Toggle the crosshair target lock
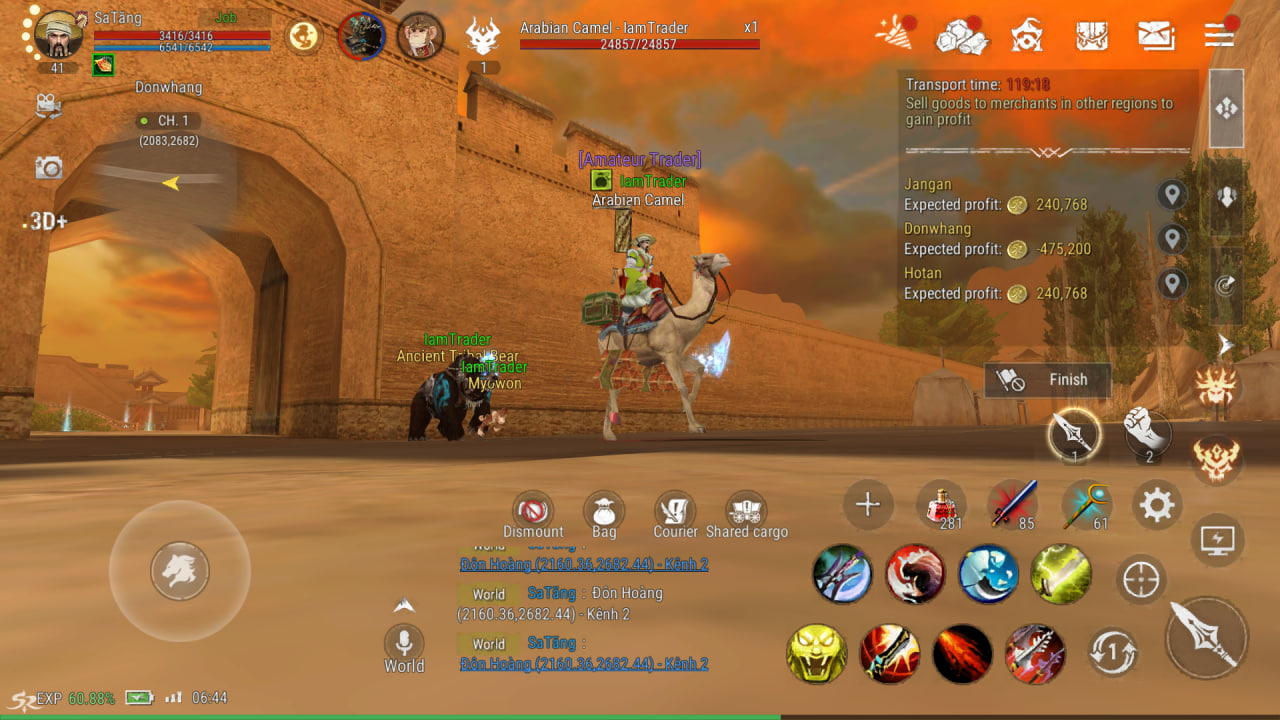Screen dimensions: 1280x720 pos(1141,579)
